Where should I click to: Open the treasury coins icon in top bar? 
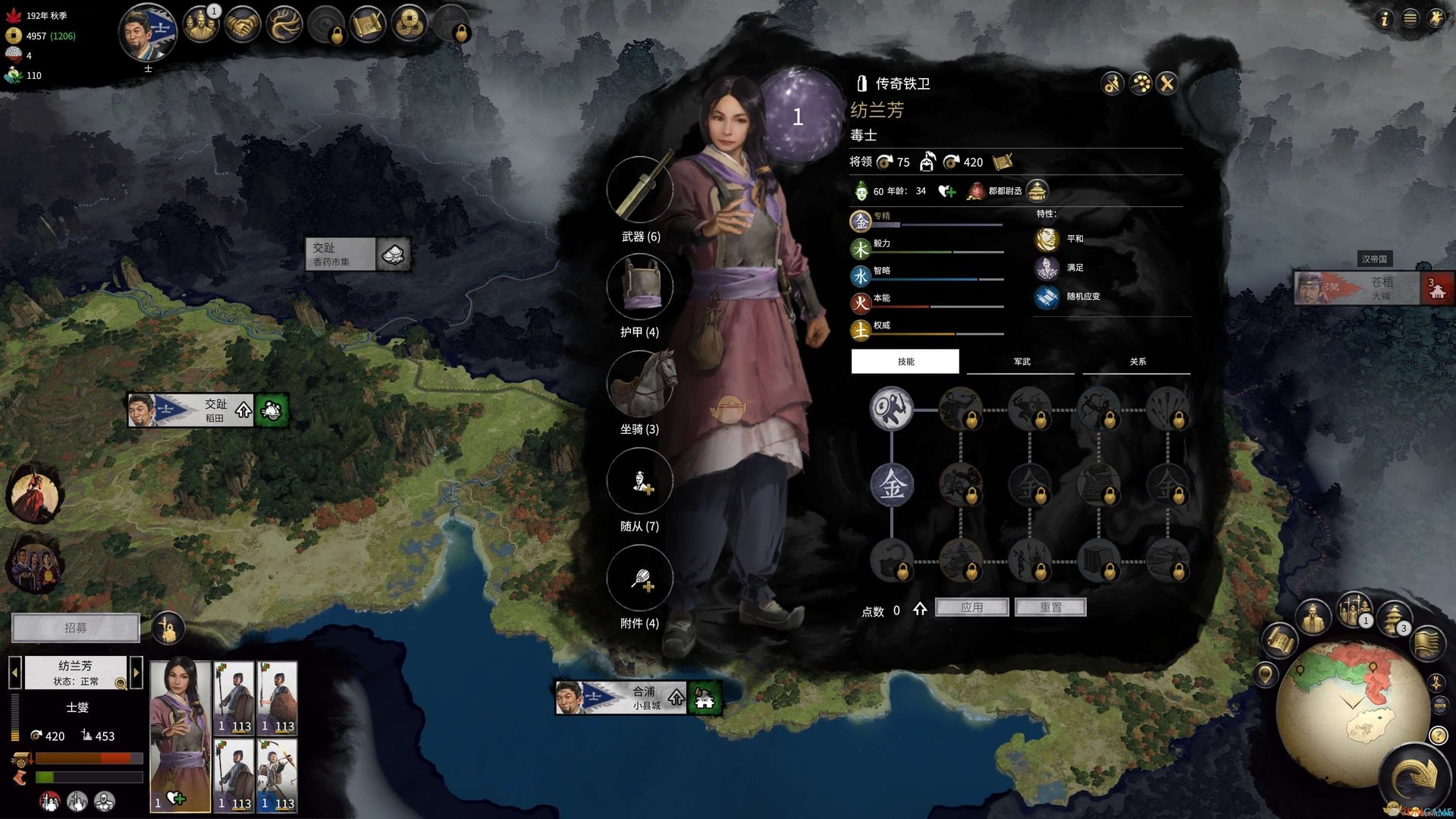pos(409,24)
